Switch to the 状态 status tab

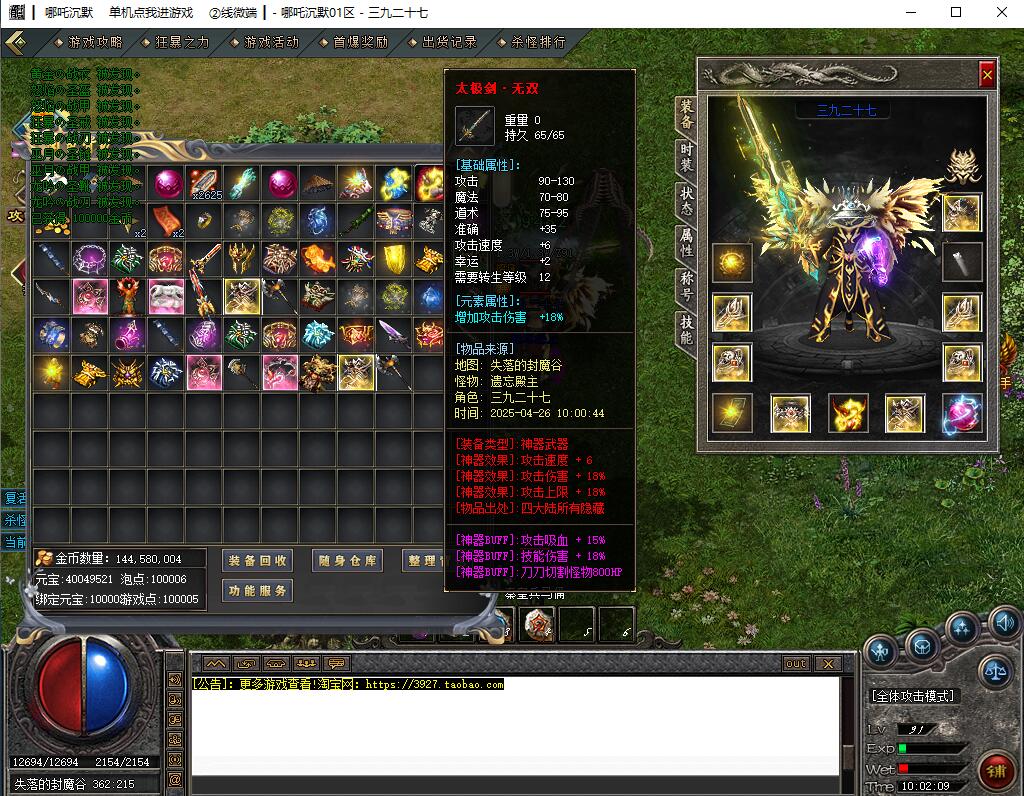tap(686, 201)
